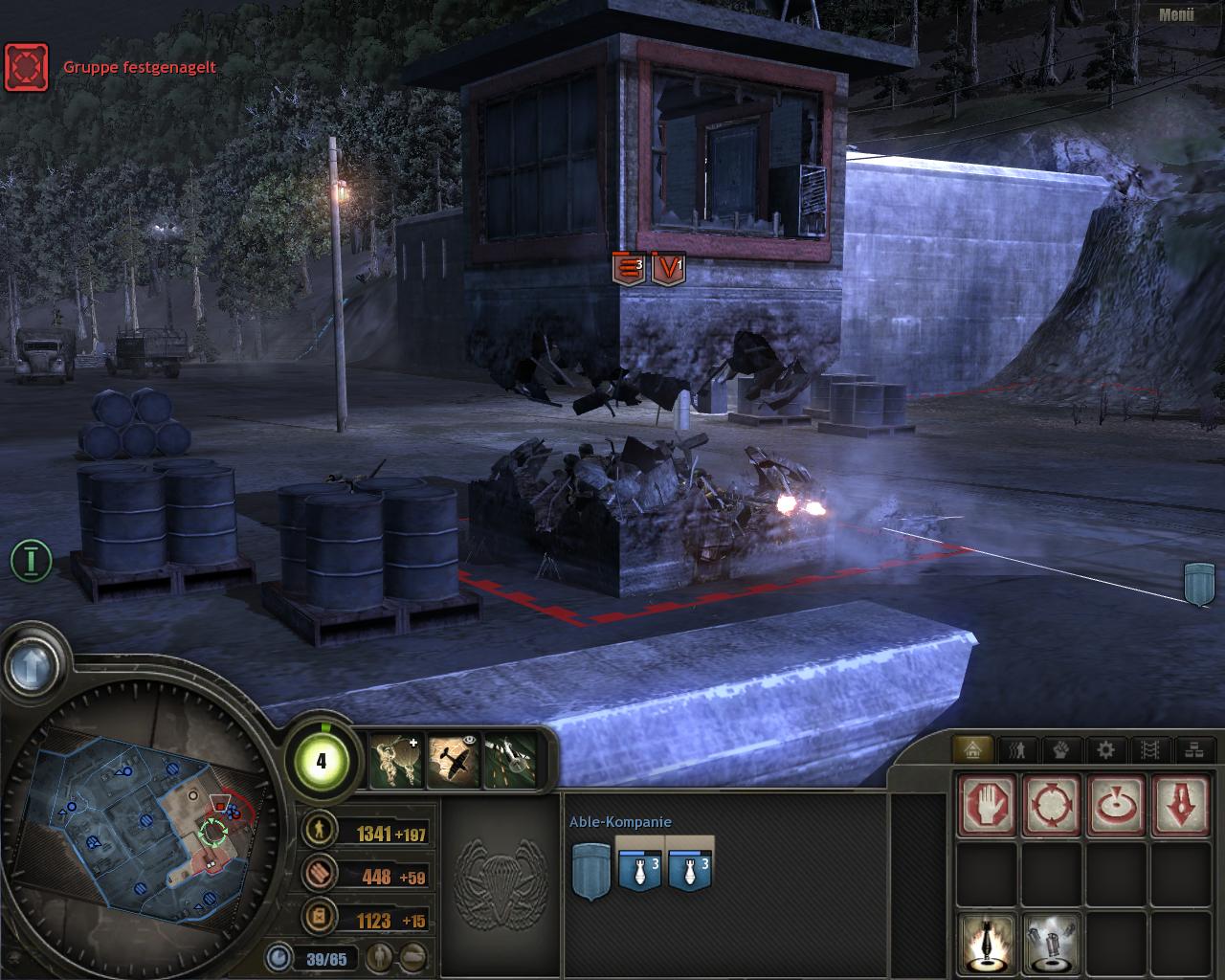Click the command points counter showing 4

(321, 761)
